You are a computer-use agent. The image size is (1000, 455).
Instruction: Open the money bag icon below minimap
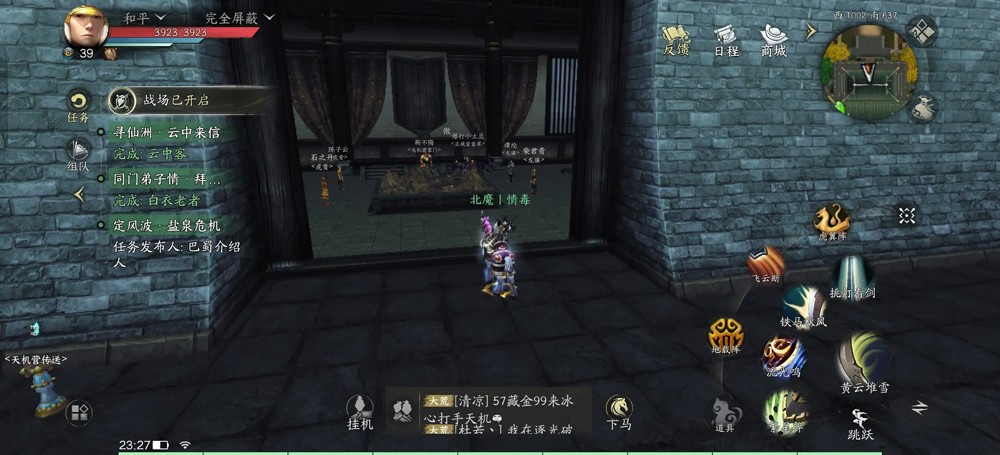(x=924, y=108)
